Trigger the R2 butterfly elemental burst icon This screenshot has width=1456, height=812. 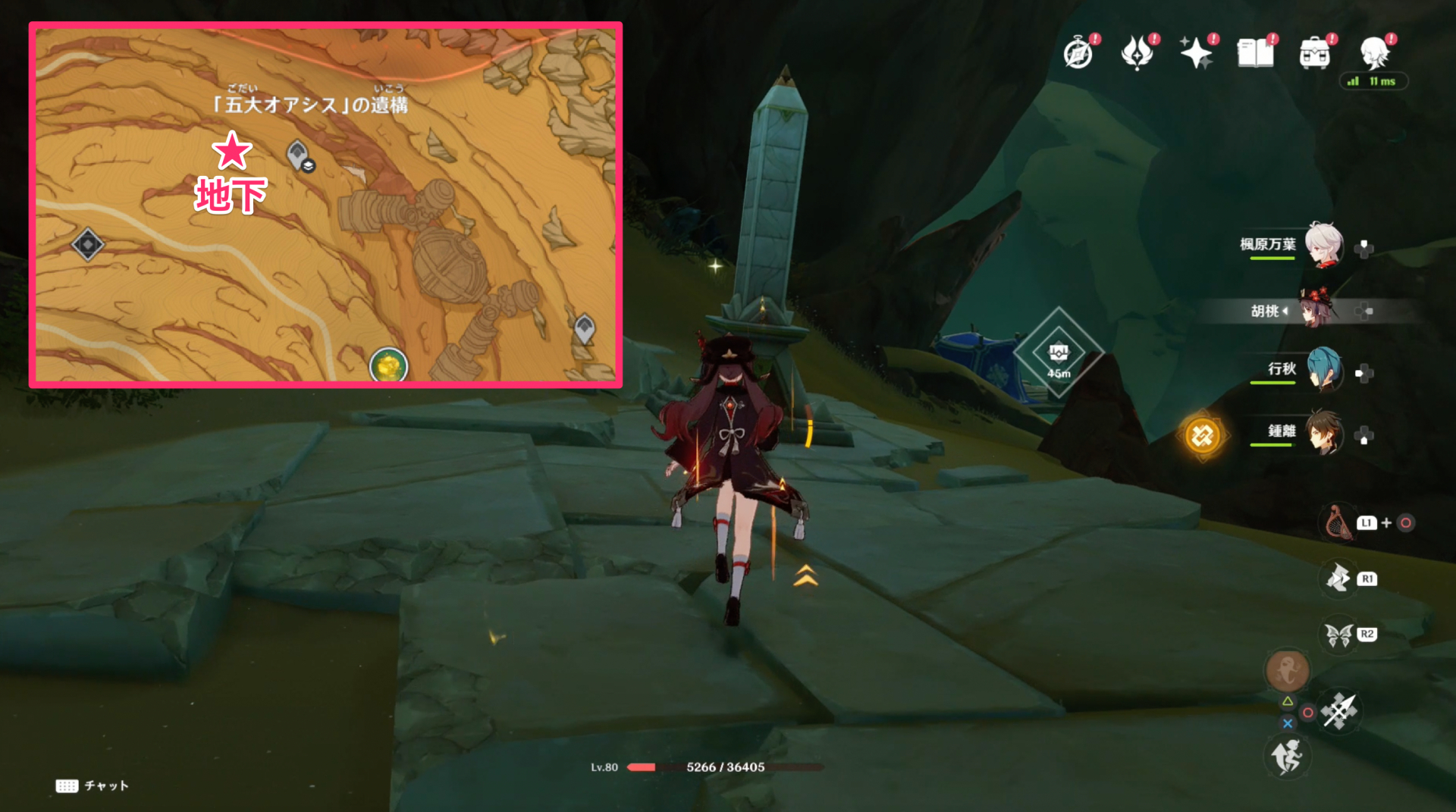(1338, 635)
